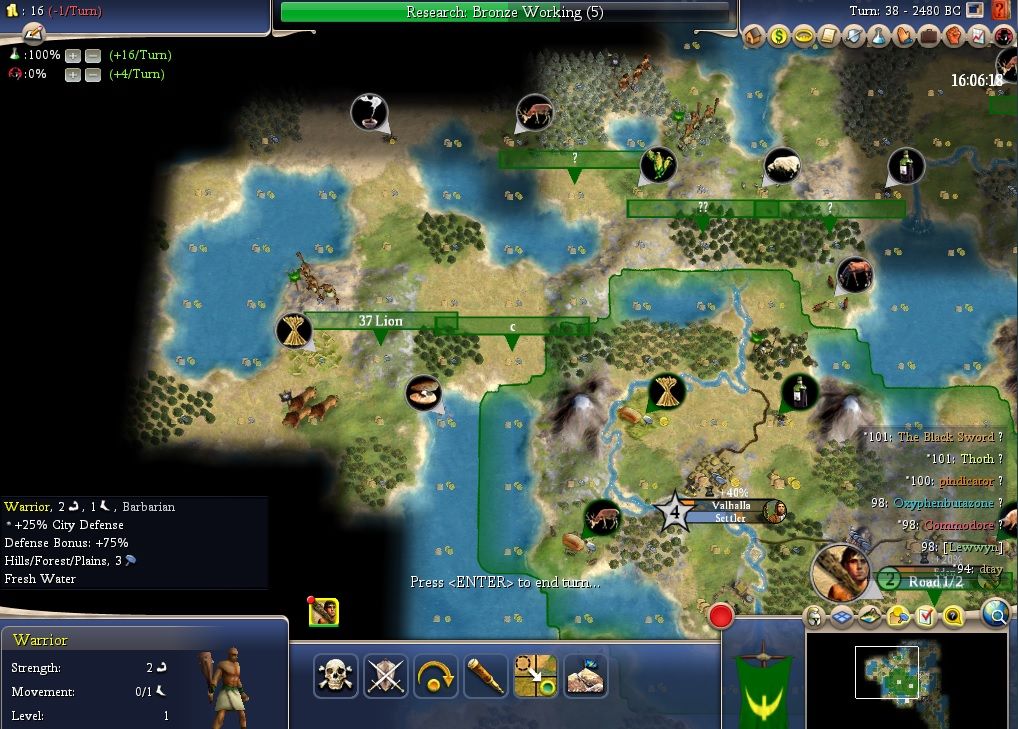Open the Religion Advisor praying hands icon

(x=904, y=36)
